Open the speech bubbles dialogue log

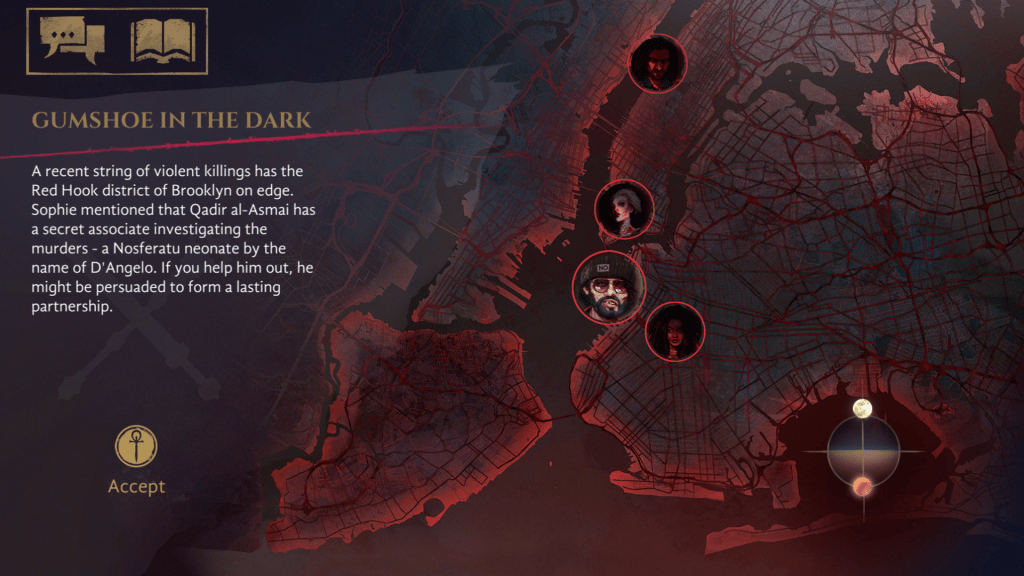(72, 40)
